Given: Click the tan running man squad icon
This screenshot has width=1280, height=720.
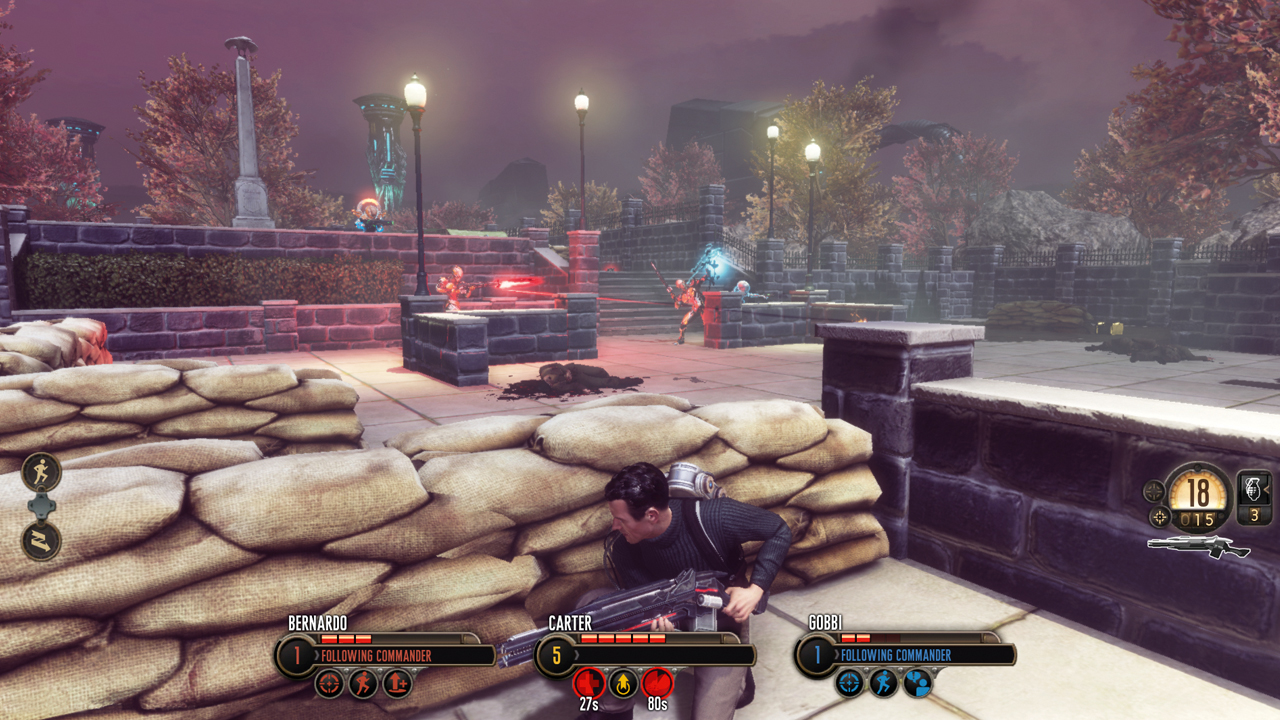Looking at the screenshot, I should coord(41,471).
